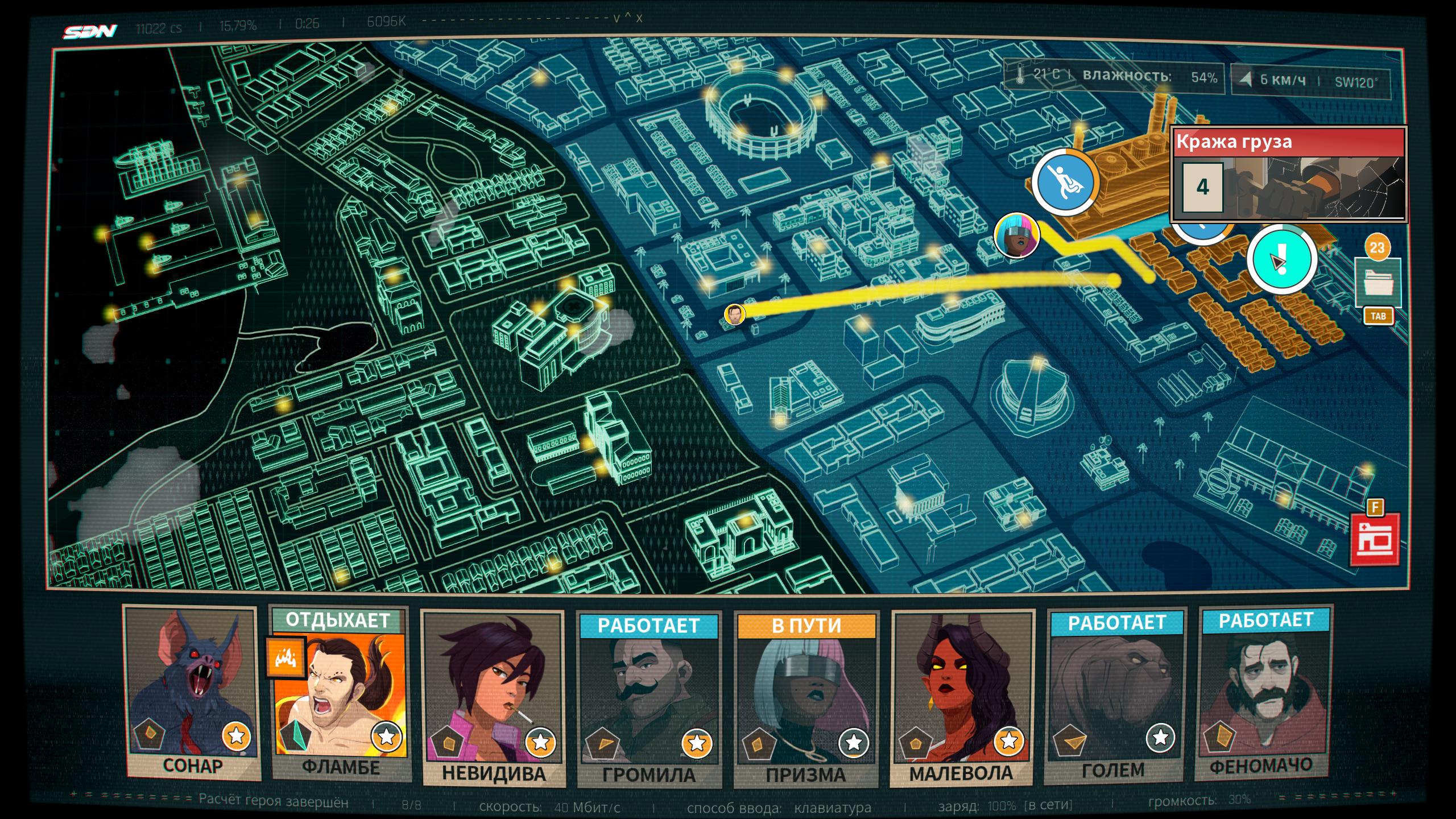Select the small hero portrait marker on map

734,314
